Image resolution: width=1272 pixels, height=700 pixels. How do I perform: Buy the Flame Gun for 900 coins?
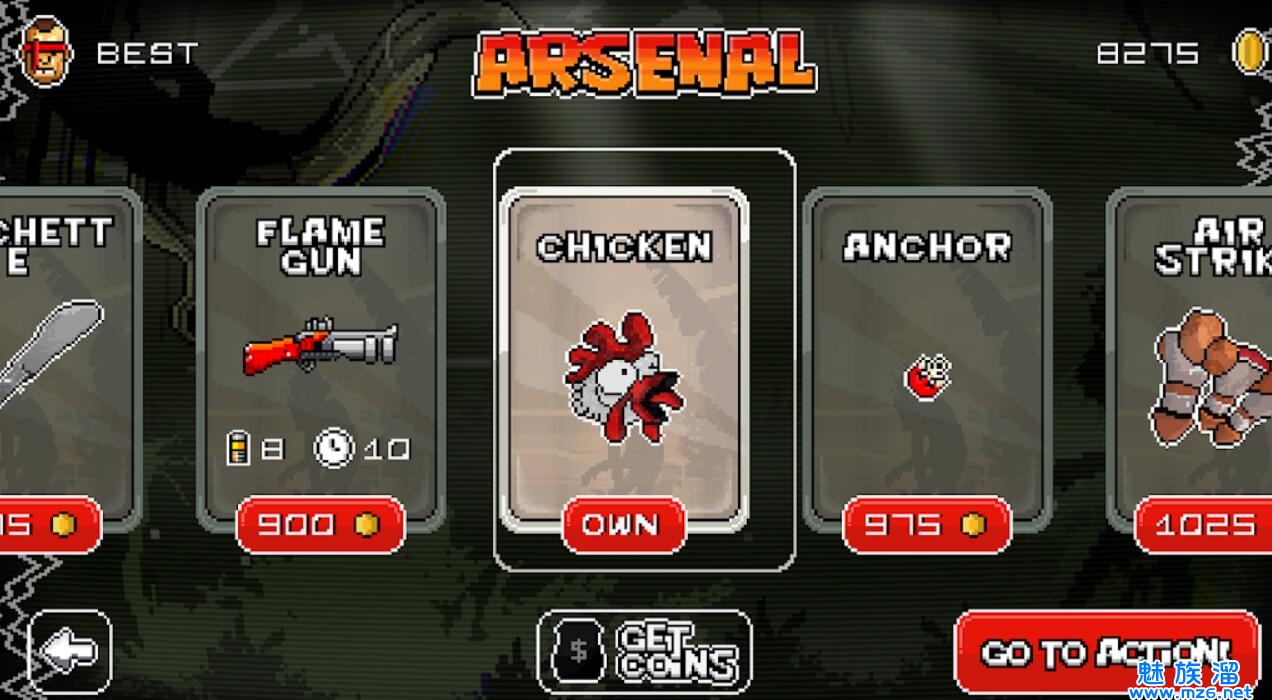(321, 525)
